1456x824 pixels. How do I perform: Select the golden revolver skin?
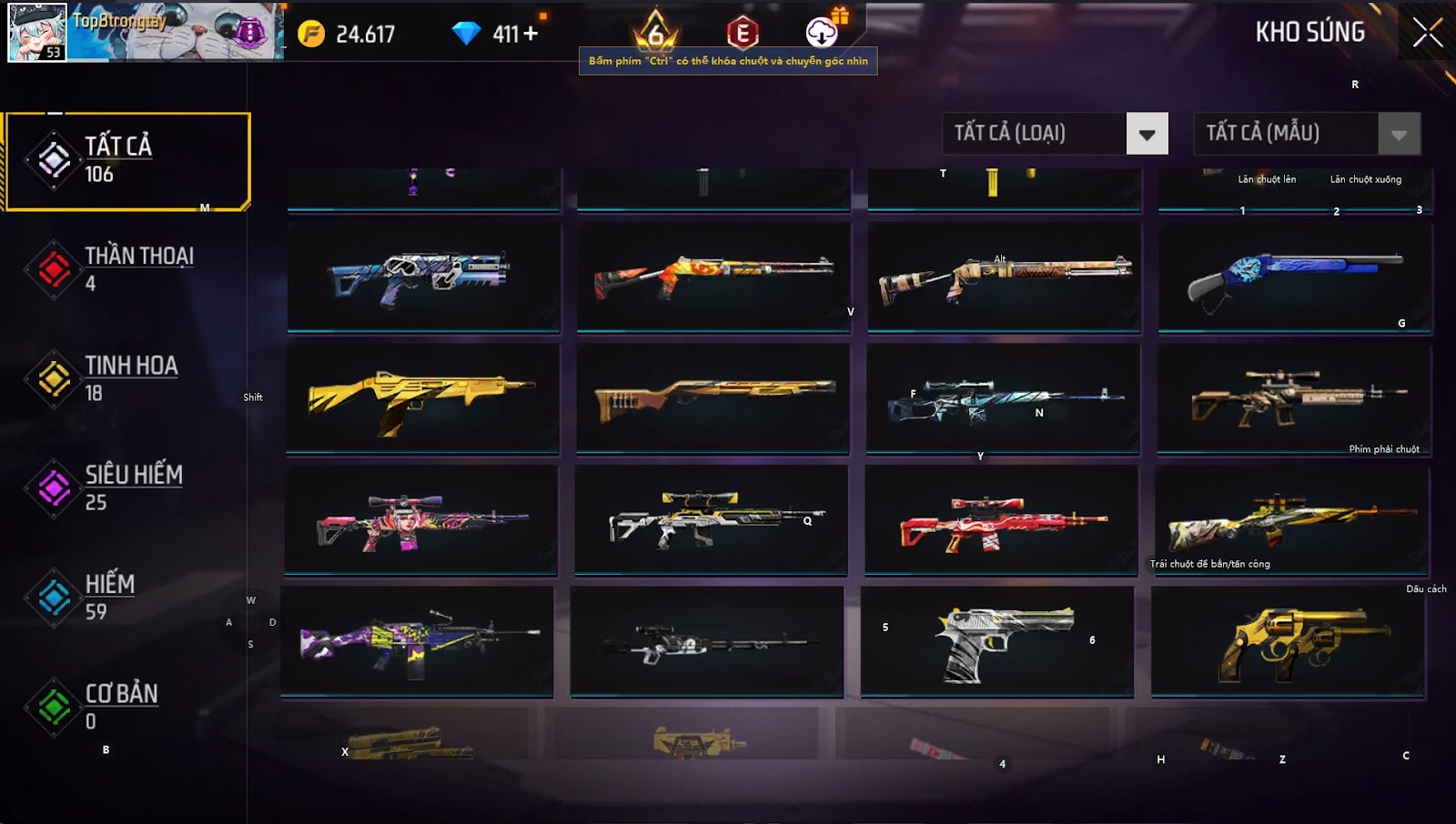point(1288,641)
